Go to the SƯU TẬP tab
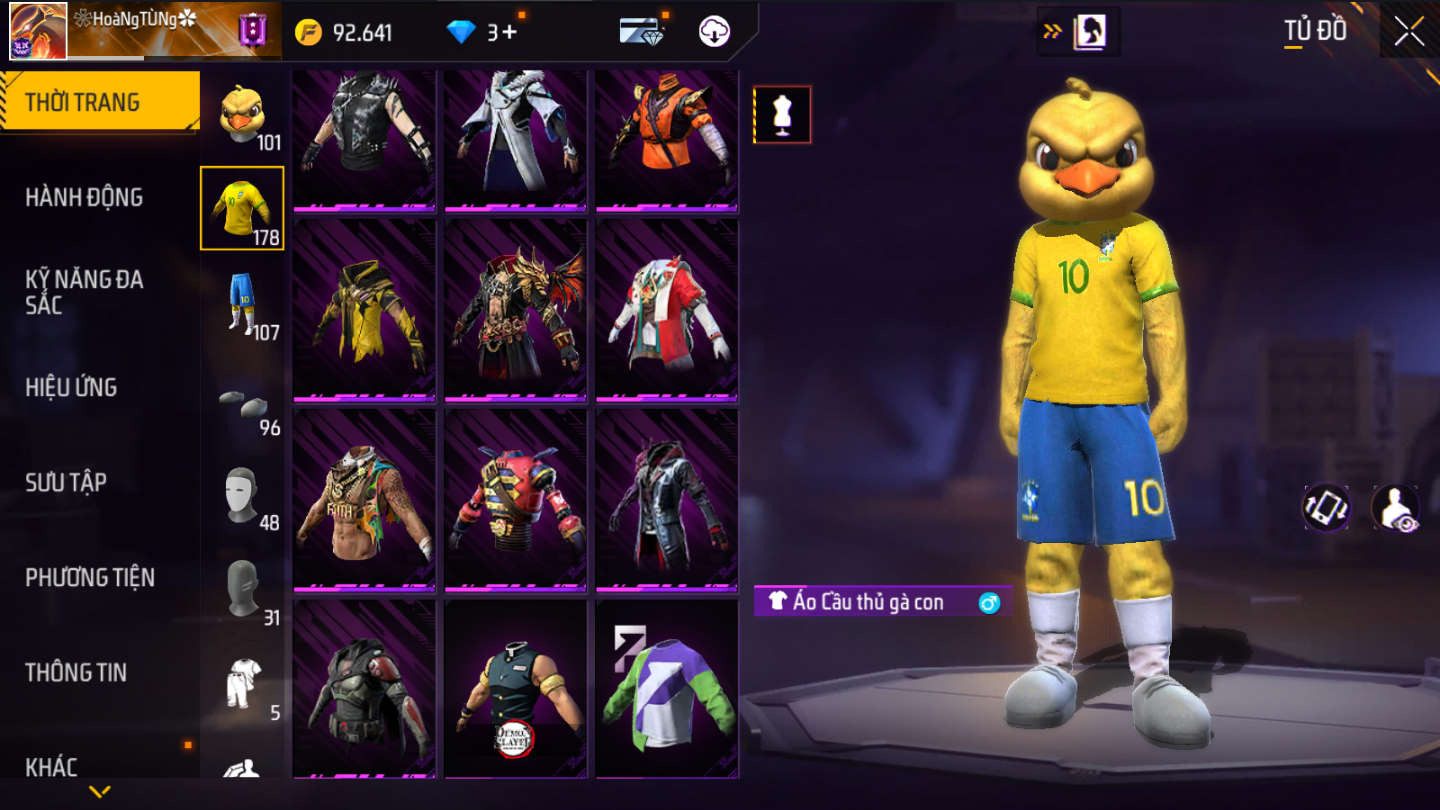Viewport: 1440px width, 810px height. point(66,482)
